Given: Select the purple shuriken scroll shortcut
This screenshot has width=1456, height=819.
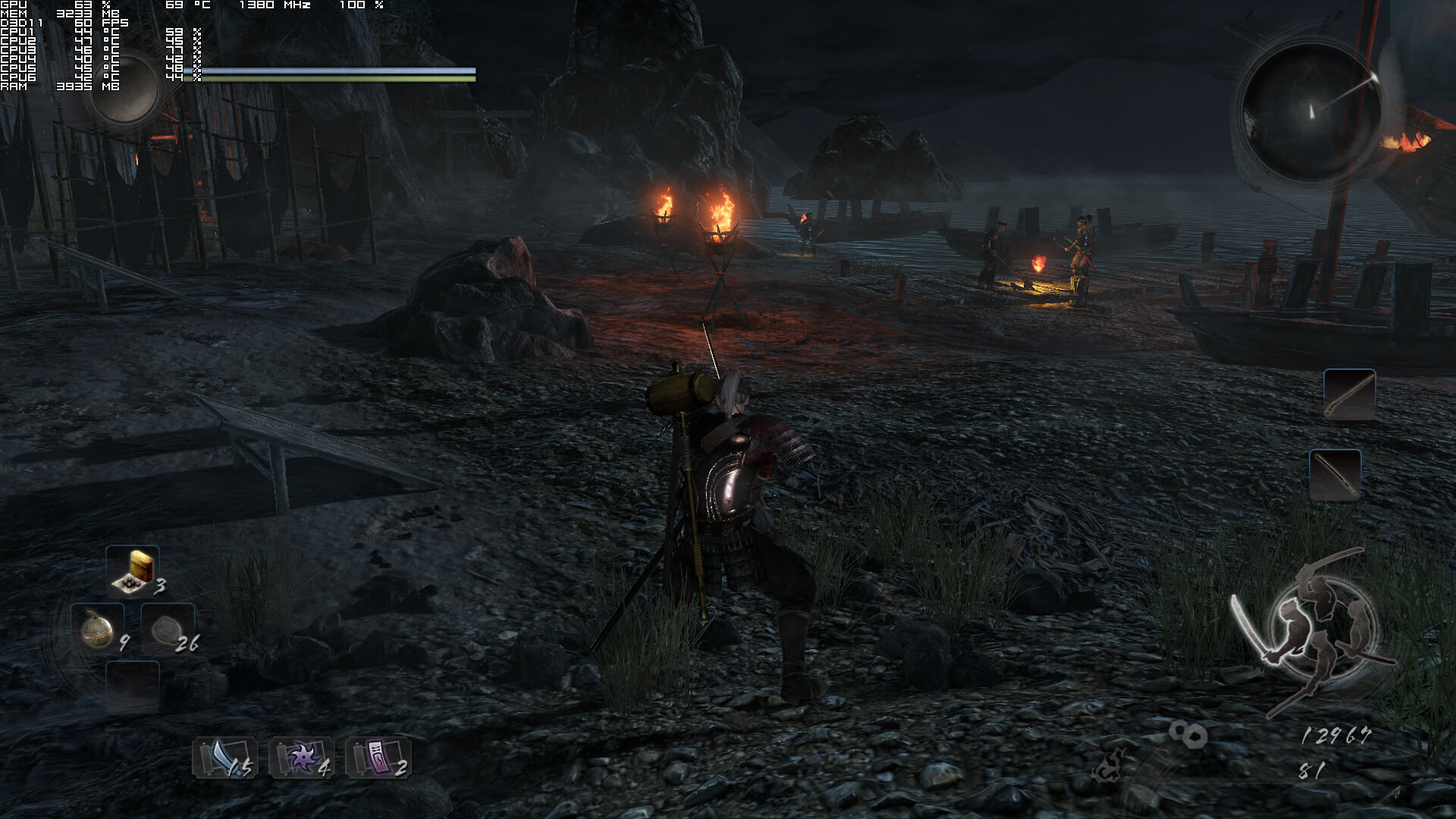Looking at the screenshot, I should tap(302, 758).
